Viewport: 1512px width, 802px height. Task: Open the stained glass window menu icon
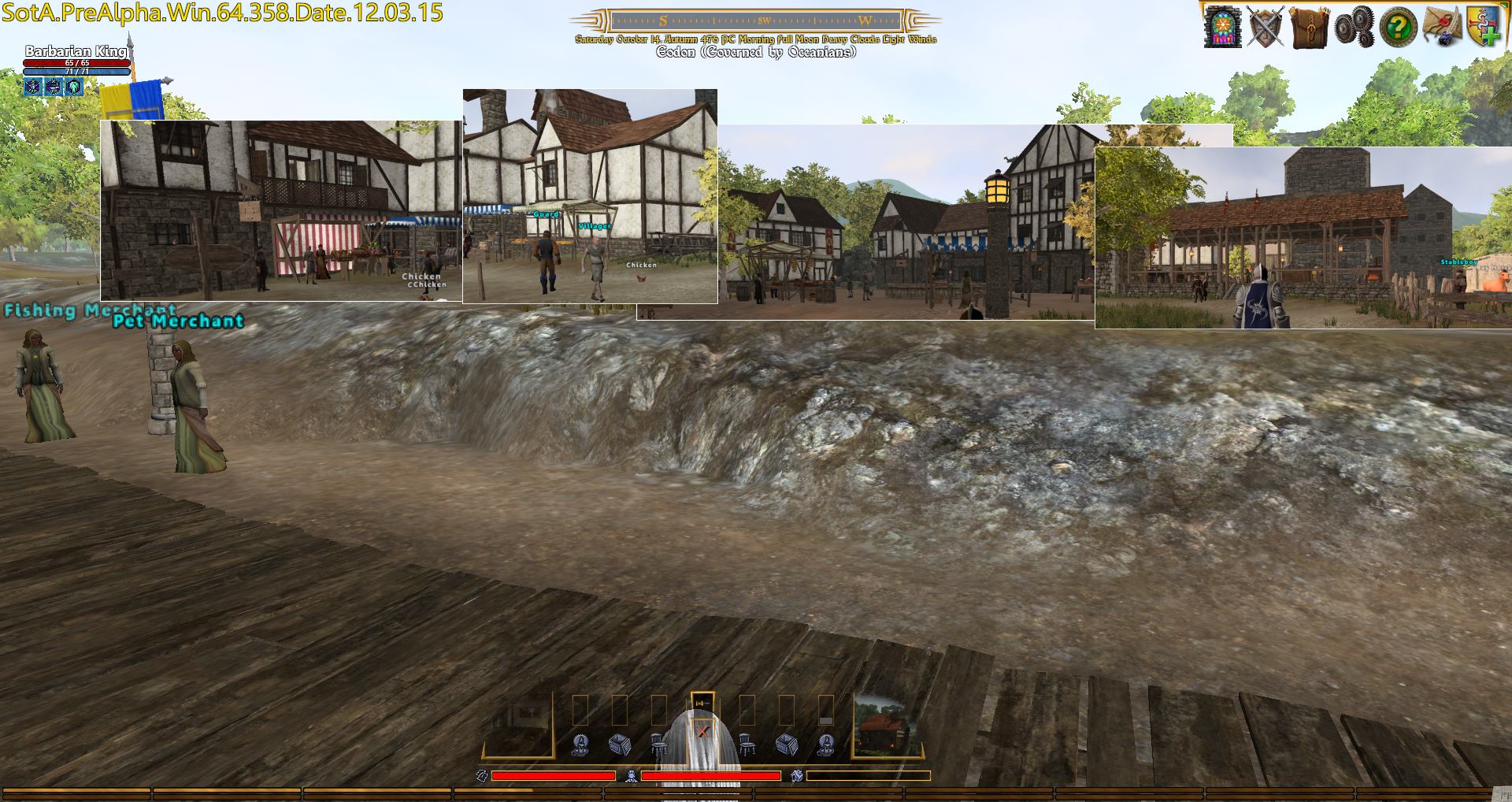click(x=1222, y=27)
